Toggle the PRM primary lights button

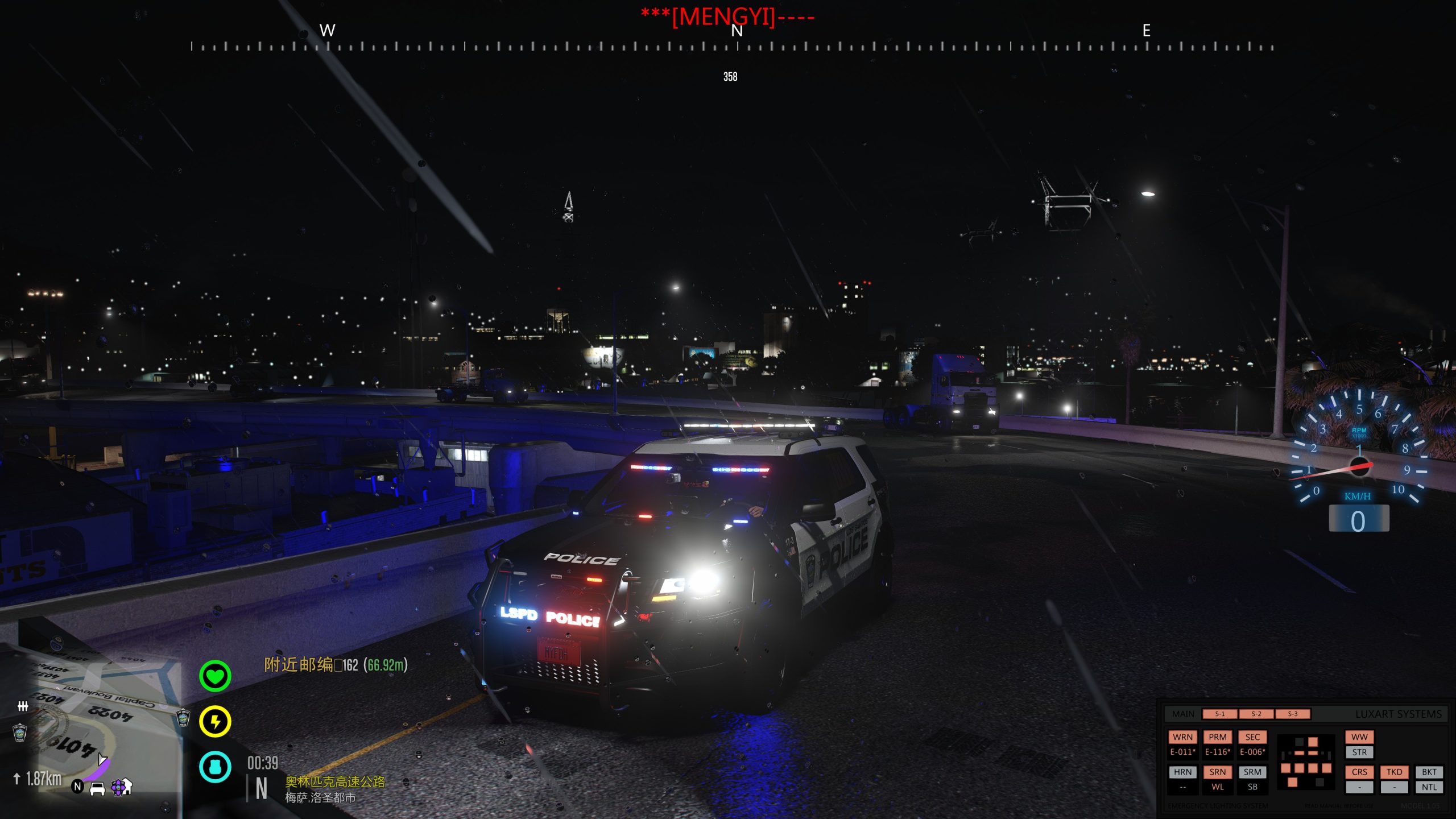click(1217, 737)
